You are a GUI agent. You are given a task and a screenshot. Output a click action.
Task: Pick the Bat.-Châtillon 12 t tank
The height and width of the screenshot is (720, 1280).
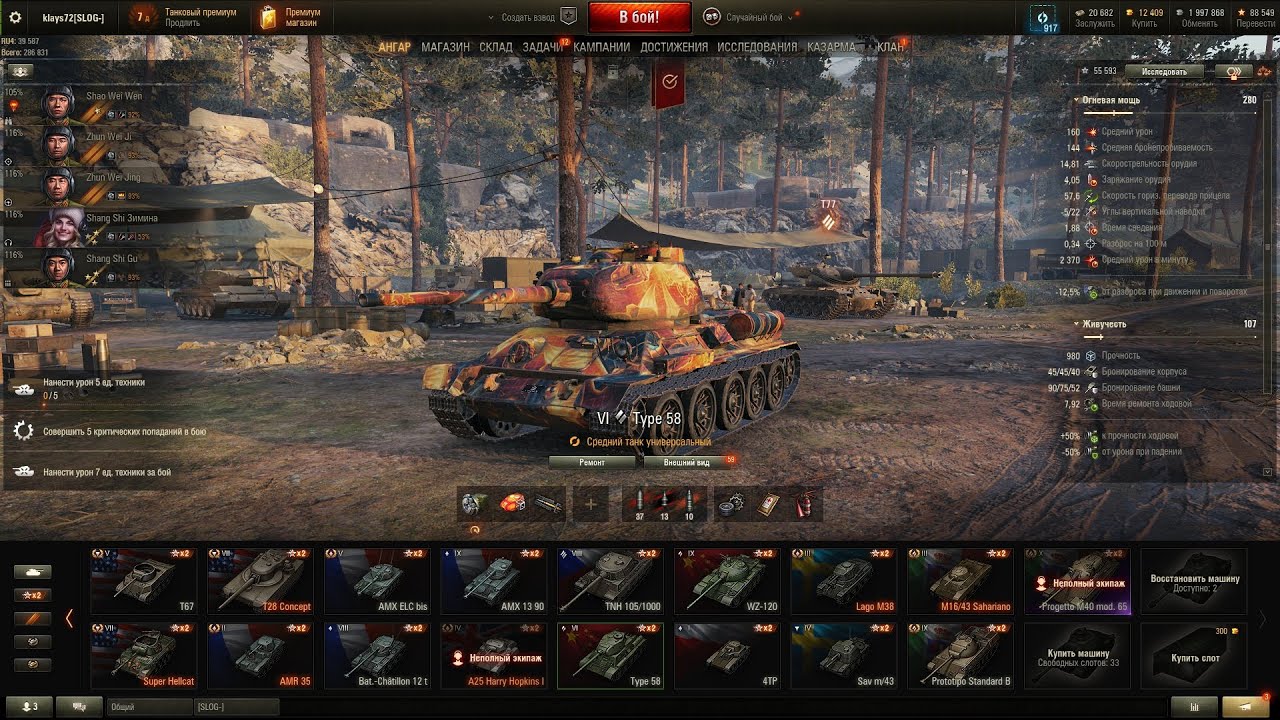(377, 656)
